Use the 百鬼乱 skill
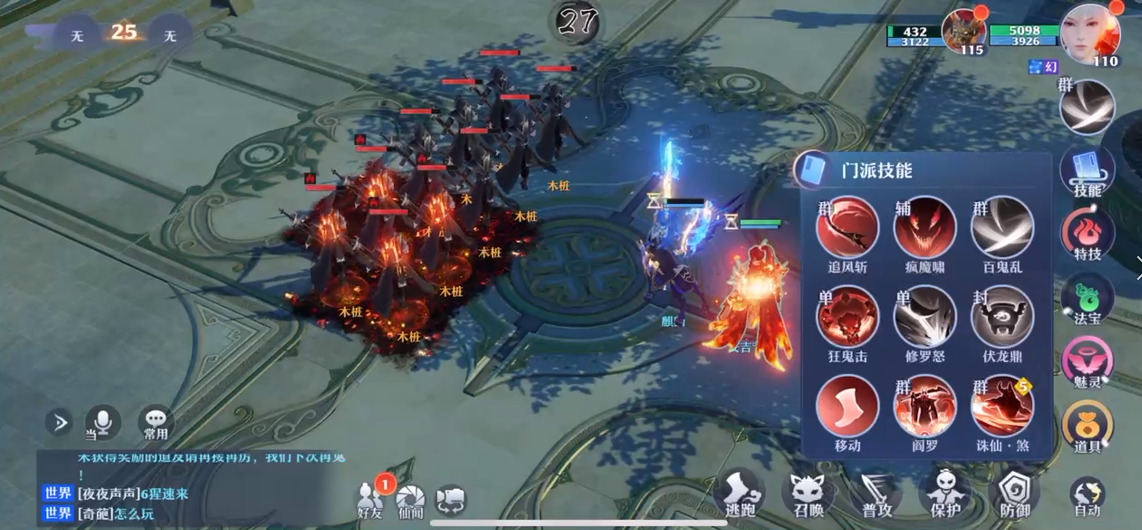The image size is (1142, 530). tap(1001, 228)
